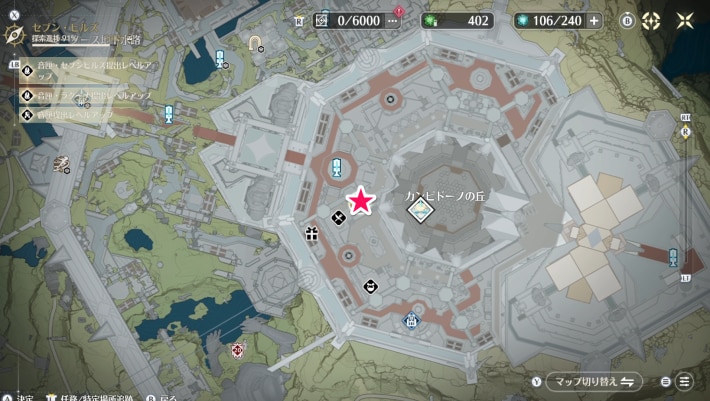
Task: Select the gift box map marker
Action: [312, 235]
